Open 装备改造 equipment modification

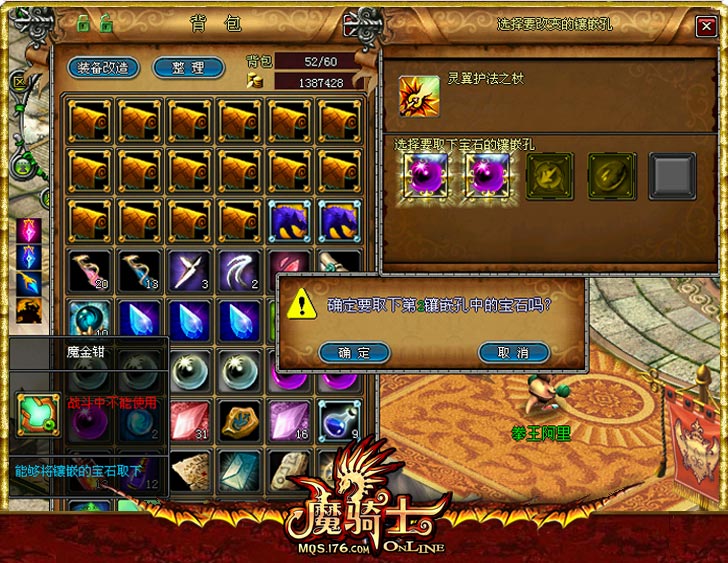click(x=103, y=68)
